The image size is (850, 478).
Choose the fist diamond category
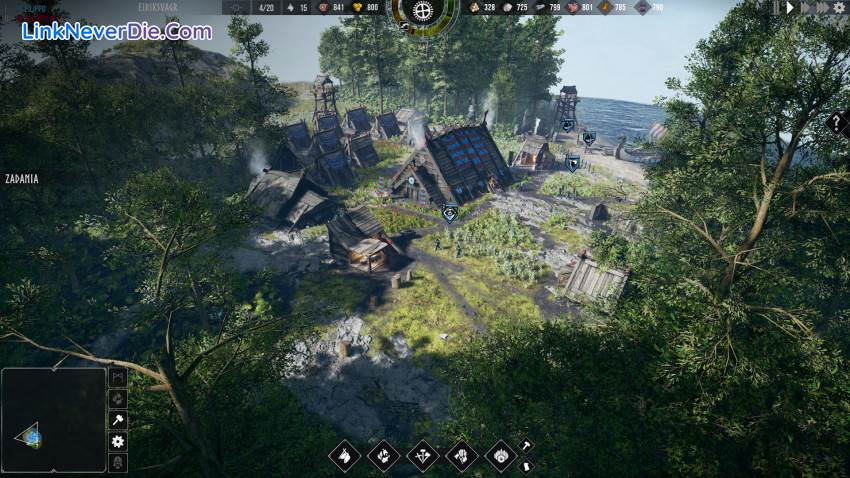click(x=461, y=456)
